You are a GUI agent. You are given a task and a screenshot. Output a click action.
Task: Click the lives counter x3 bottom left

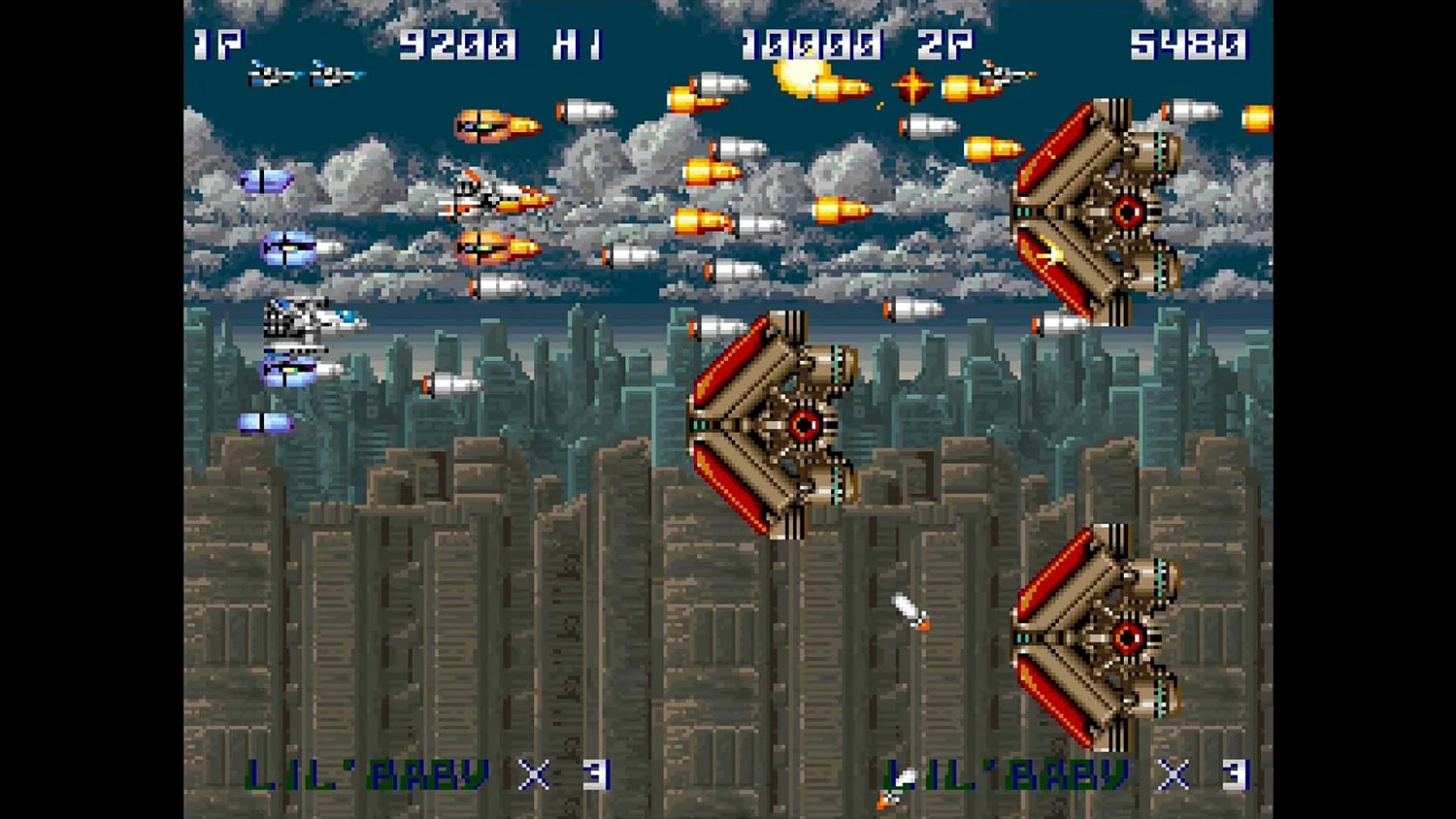[563, 773]
